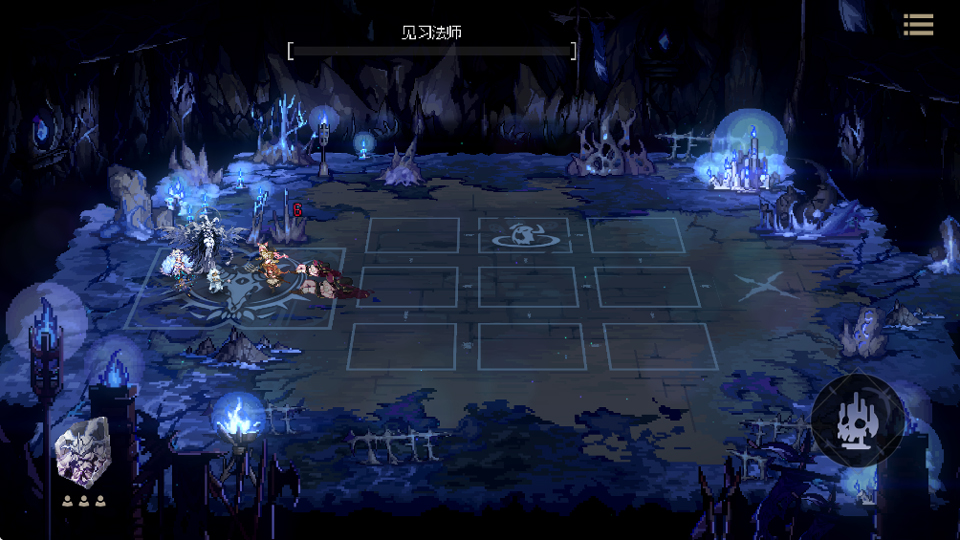Viewport: 960px width, 540px height.
Task: Select the carved stone face card
Action: 83,456
